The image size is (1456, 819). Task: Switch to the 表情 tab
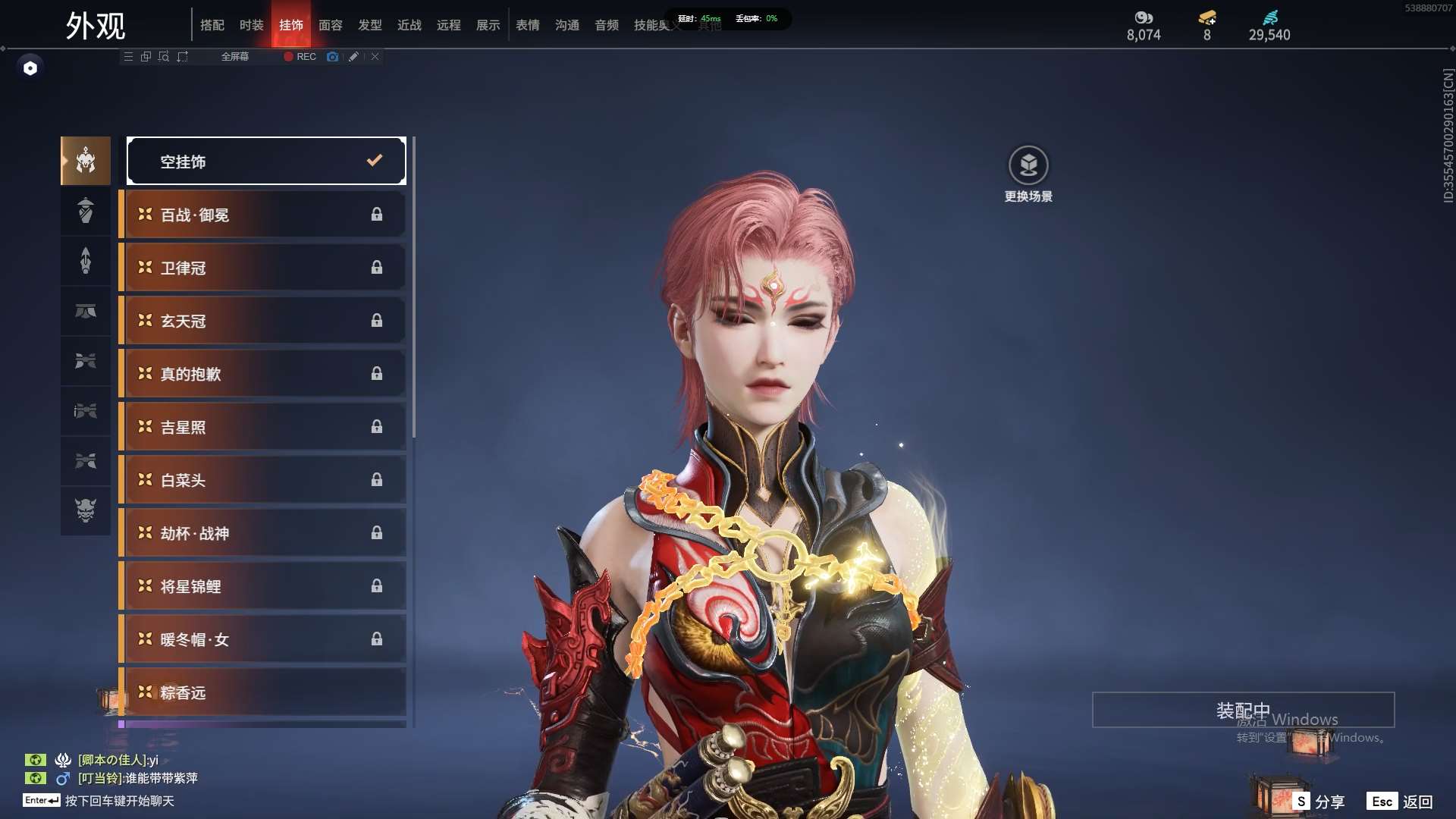coord(527,25)
